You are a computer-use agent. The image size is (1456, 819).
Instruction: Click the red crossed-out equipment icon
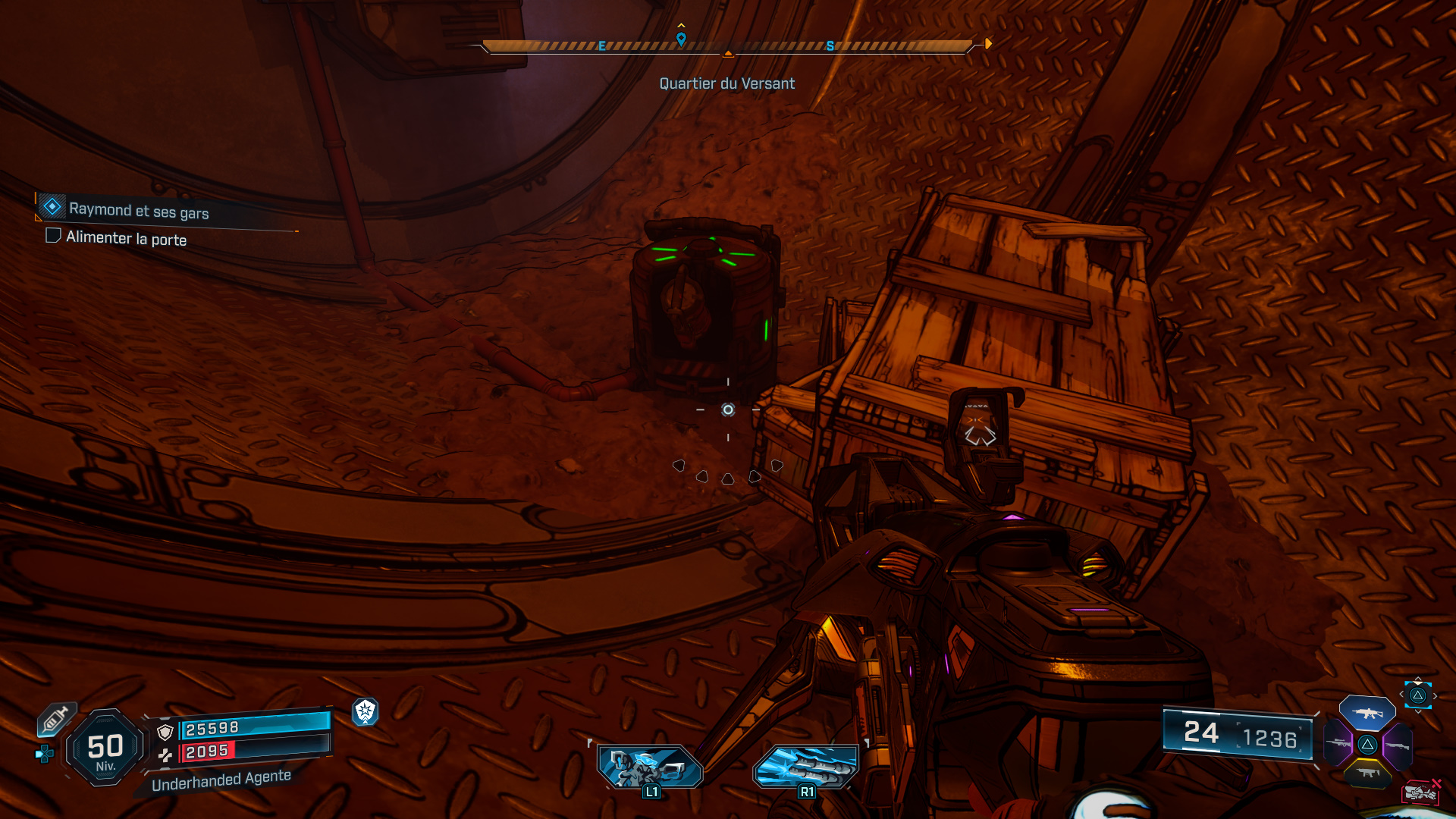pyautogui.click(x=1421, y=792)
